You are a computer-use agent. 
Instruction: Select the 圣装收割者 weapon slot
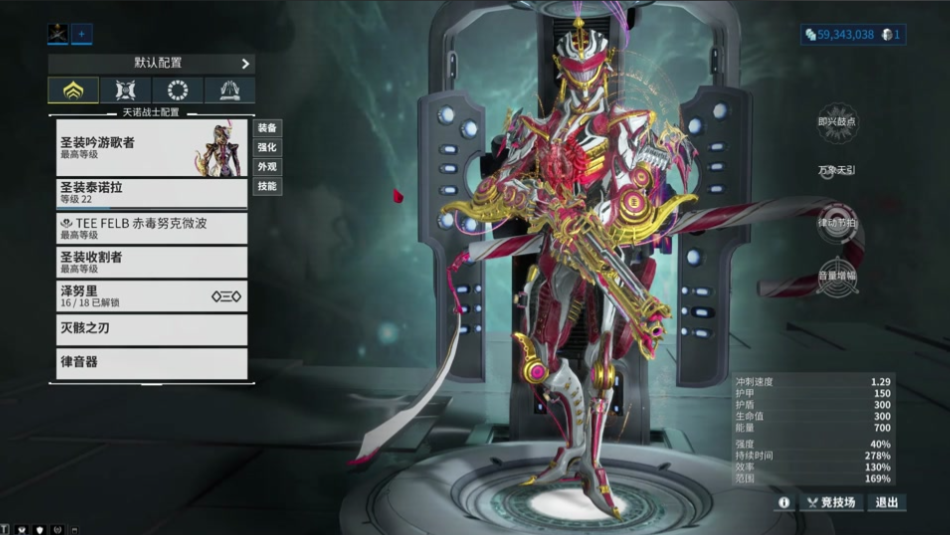click(x=151, y=262)
